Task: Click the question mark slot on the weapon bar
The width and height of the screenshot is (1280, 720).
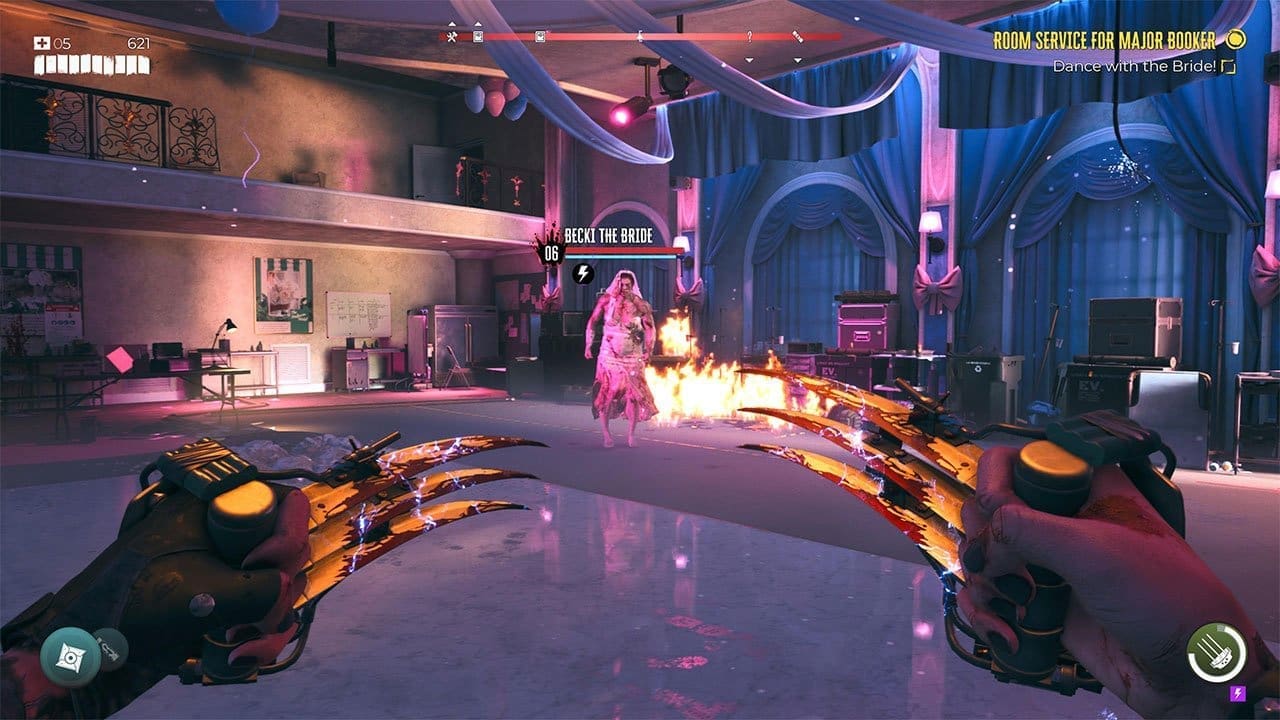Action: point(752,37)
